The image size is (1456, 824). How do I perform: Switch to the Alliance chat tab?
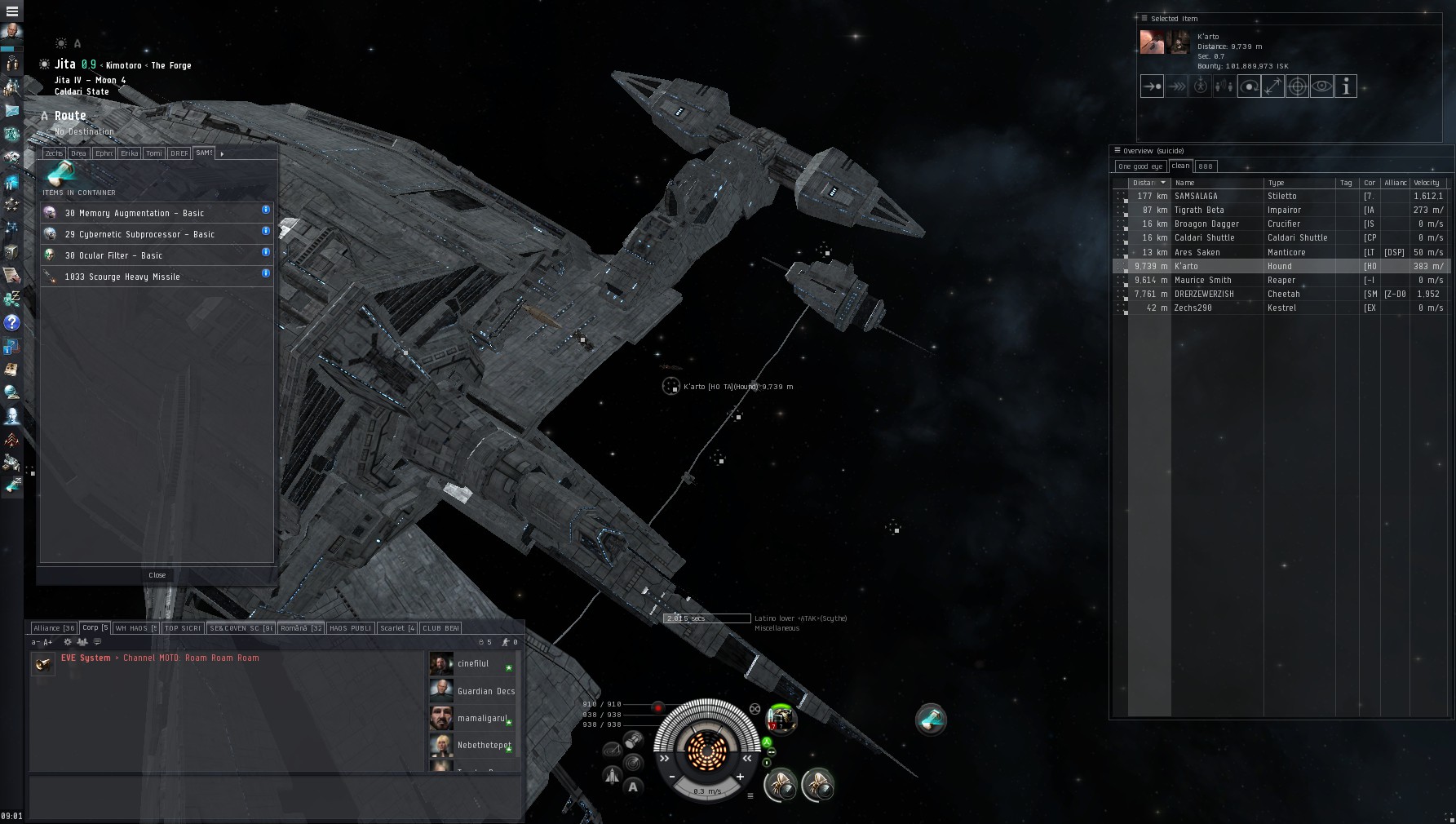(54, 628)
